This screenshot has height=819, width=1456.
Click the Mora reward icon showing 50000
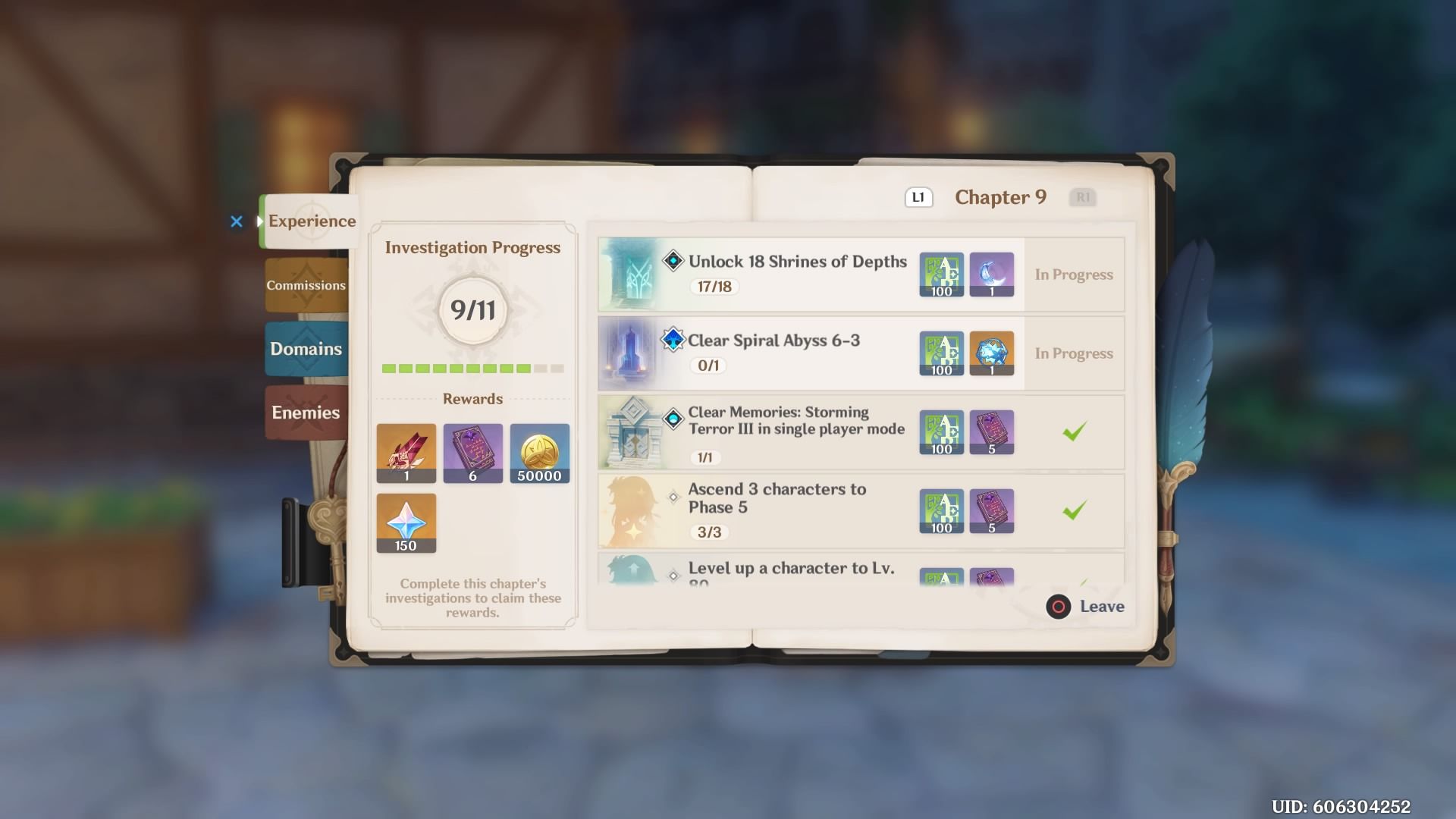coord(539,453)
